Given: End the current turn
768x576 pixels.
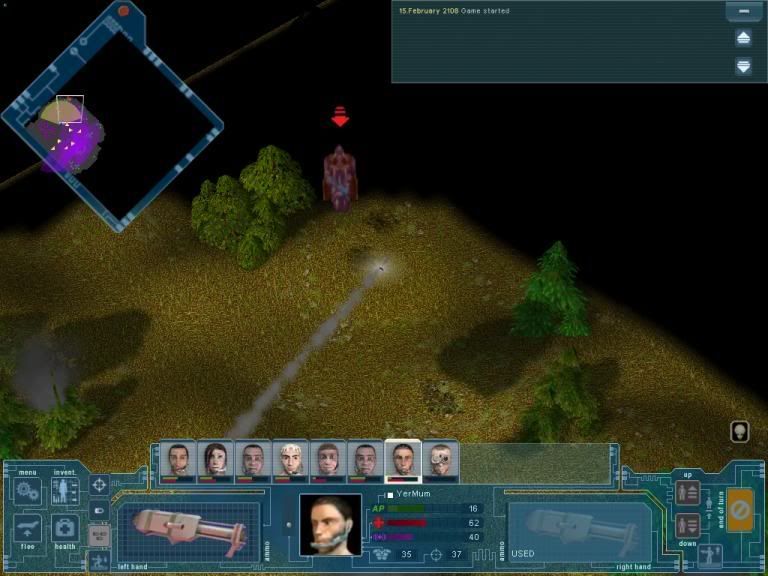Looking at the screenshot, I should (x=740, y=509).
